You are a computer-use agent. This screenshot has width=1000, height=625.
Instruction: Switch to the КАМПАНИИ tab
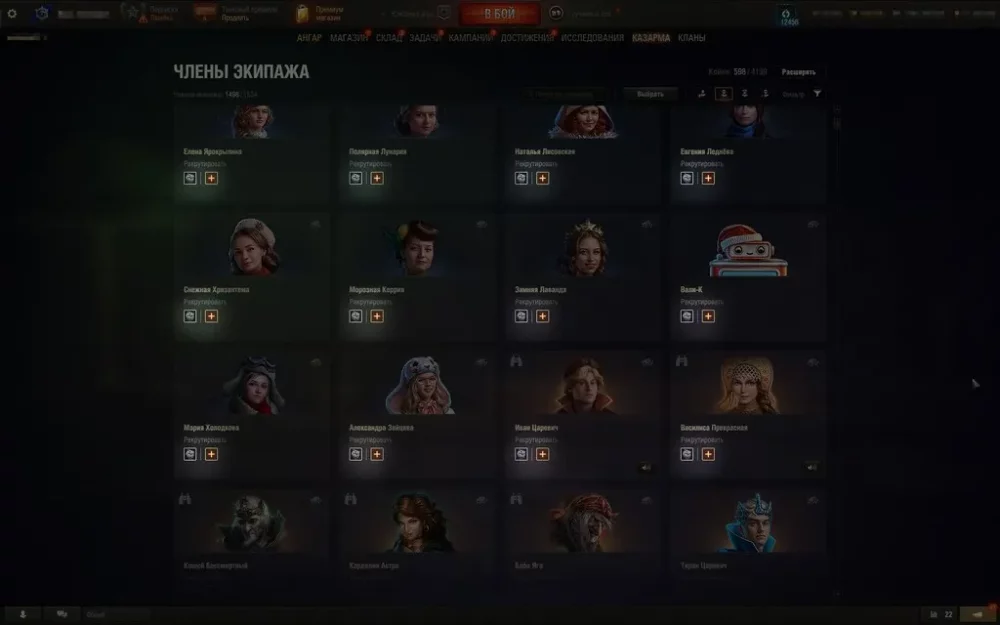tap(470, 38)
